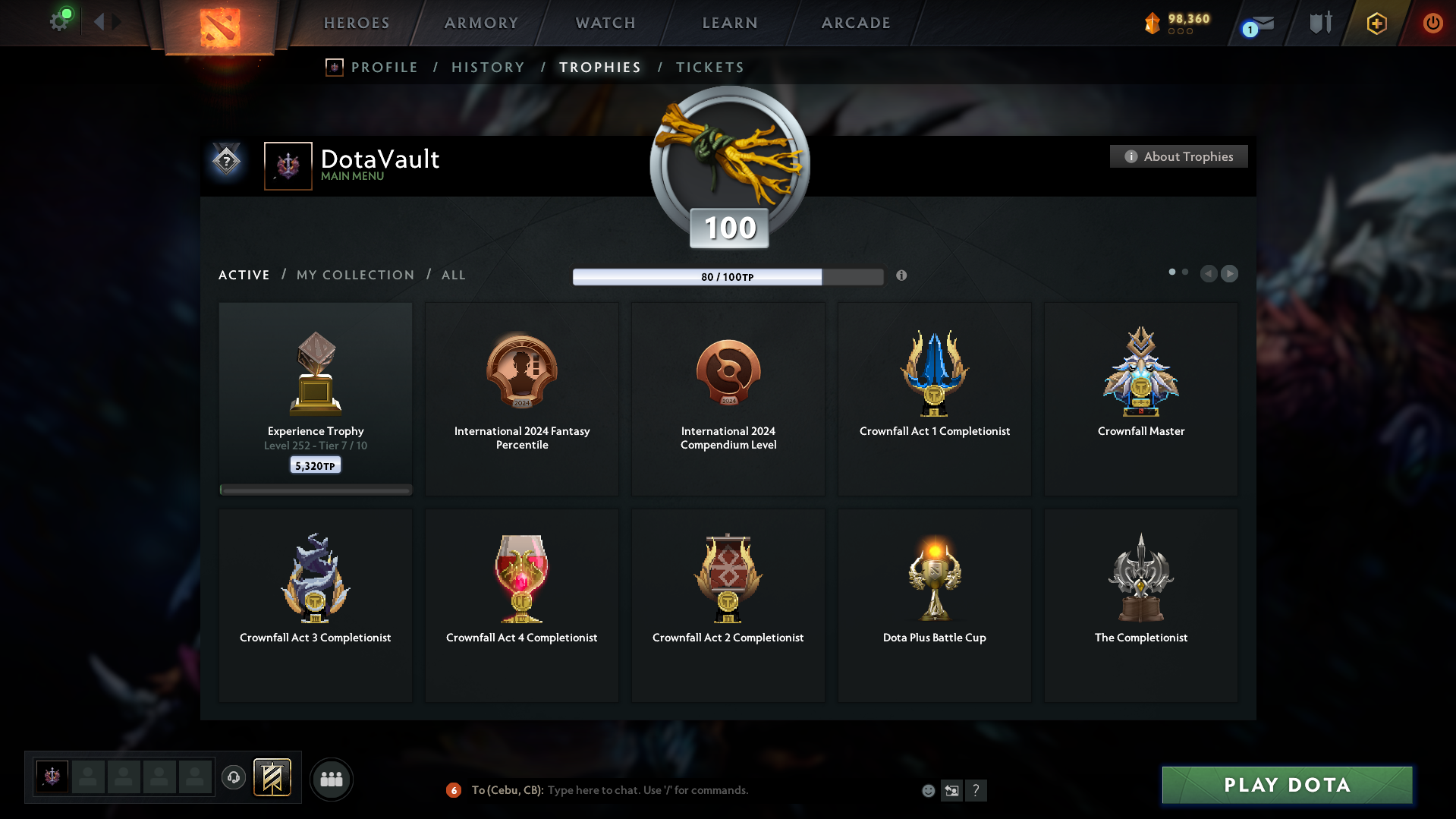
Task: Go to the Armory section
Action: [481, 23]
